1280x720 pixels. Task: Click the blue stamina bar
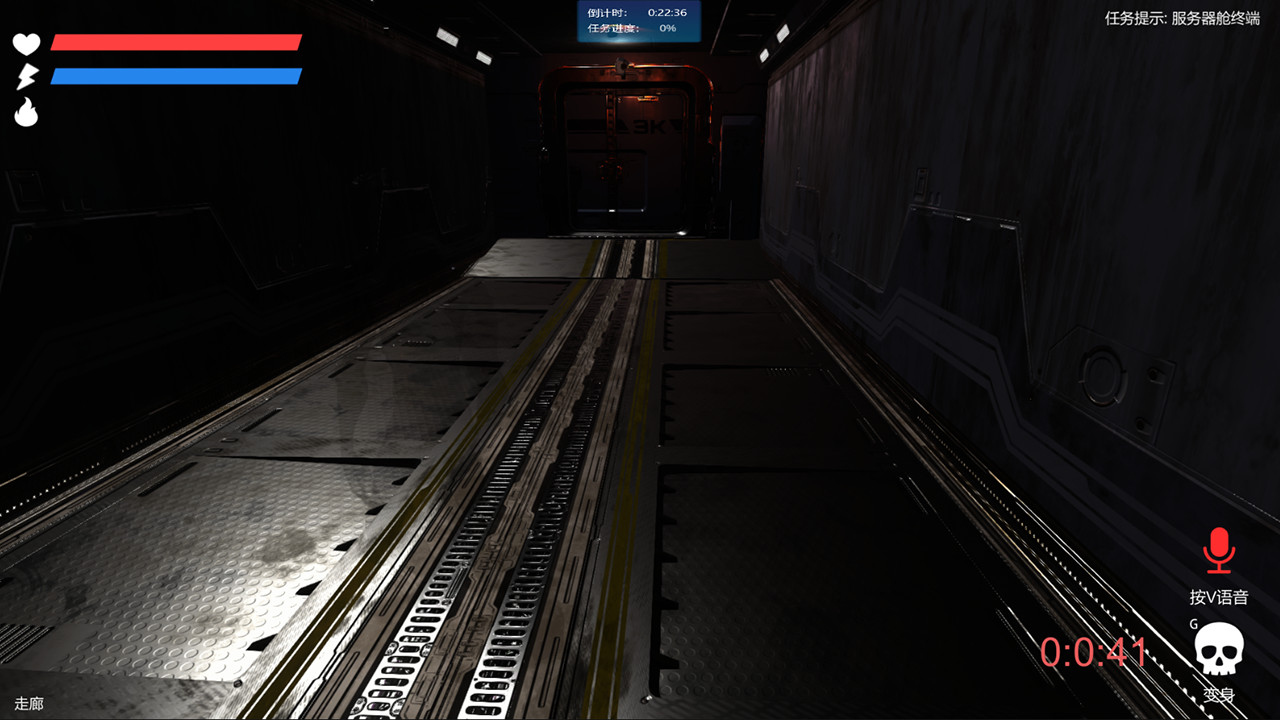pyautogui.click(x=175, y=74)
